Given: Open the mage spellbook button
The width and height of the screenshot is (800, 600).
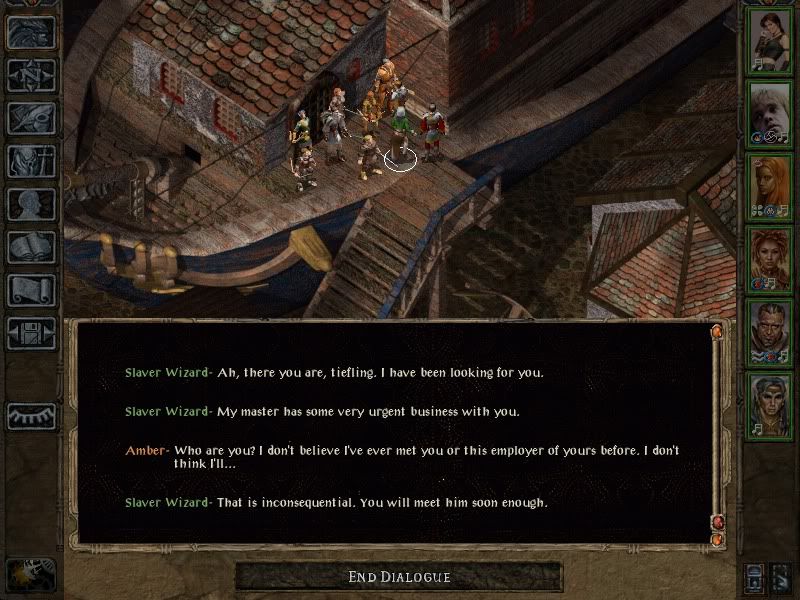Looking at the screenshot, I should pos(31,247).
